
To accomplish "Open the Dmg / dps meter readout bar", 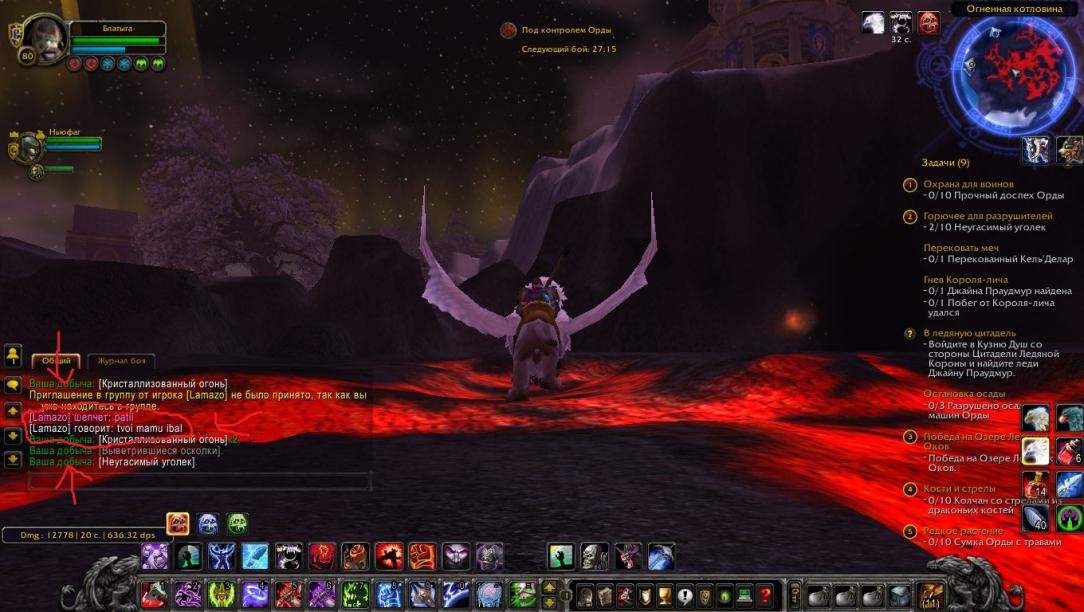I will 82,535.
